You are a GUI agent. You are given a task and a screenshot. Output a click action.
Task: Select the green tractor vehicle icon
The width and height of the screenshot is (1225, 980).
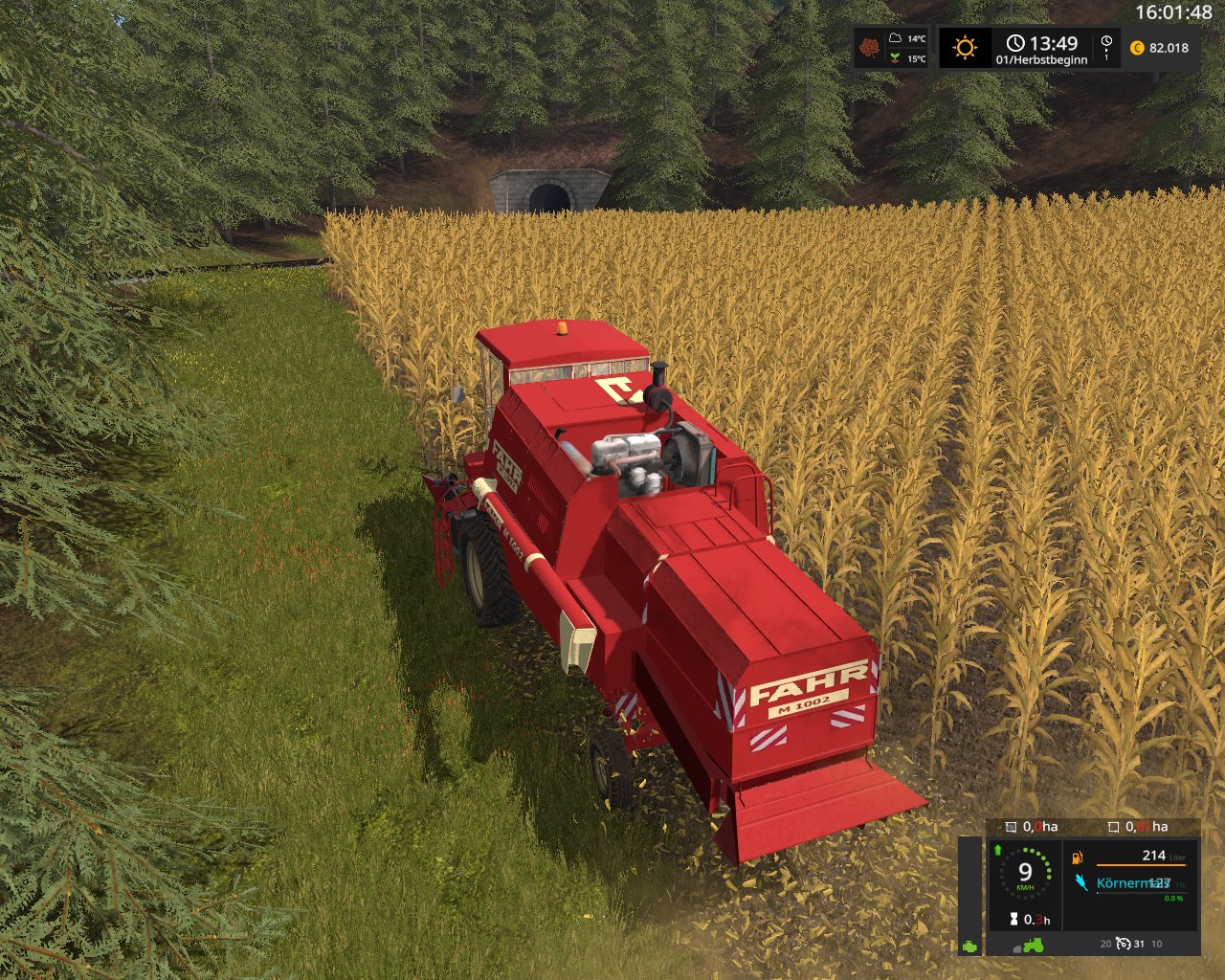[x=1033, y=946]
